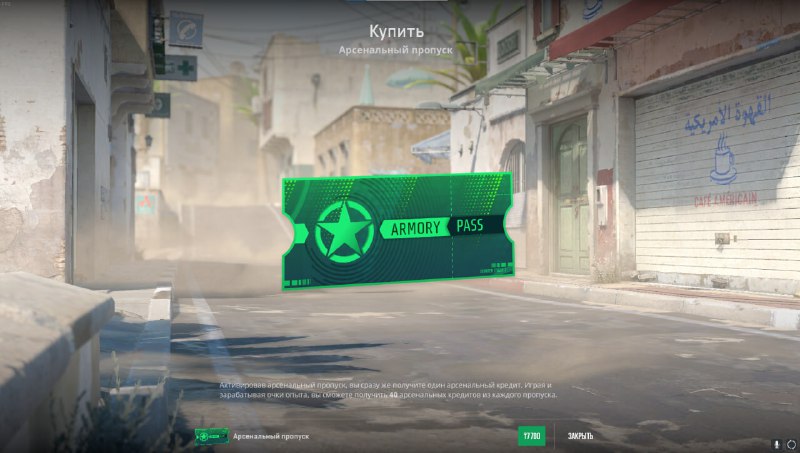Buy the Armory Pass with the green price button
The width and height of the screenshot is (800, 453).
pyautogui.click(x=531, y=436)
